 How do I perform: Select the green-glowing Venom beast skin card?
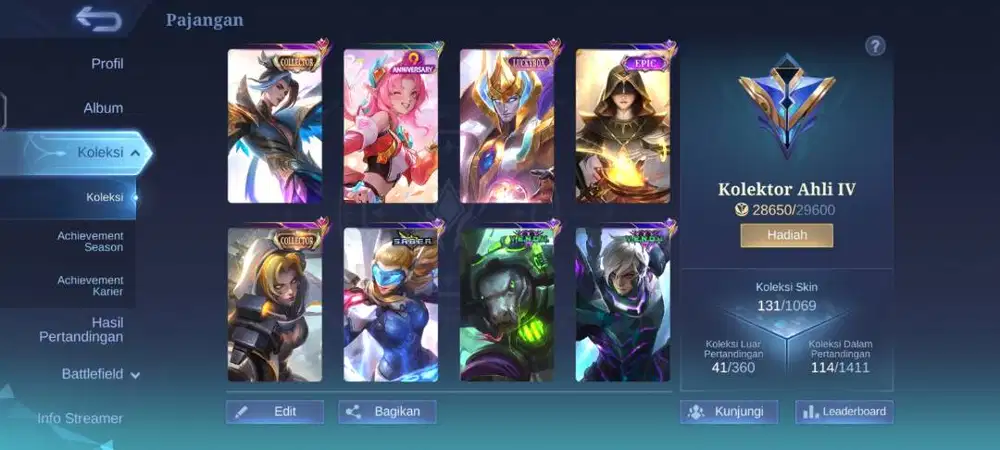click(507, 305)
